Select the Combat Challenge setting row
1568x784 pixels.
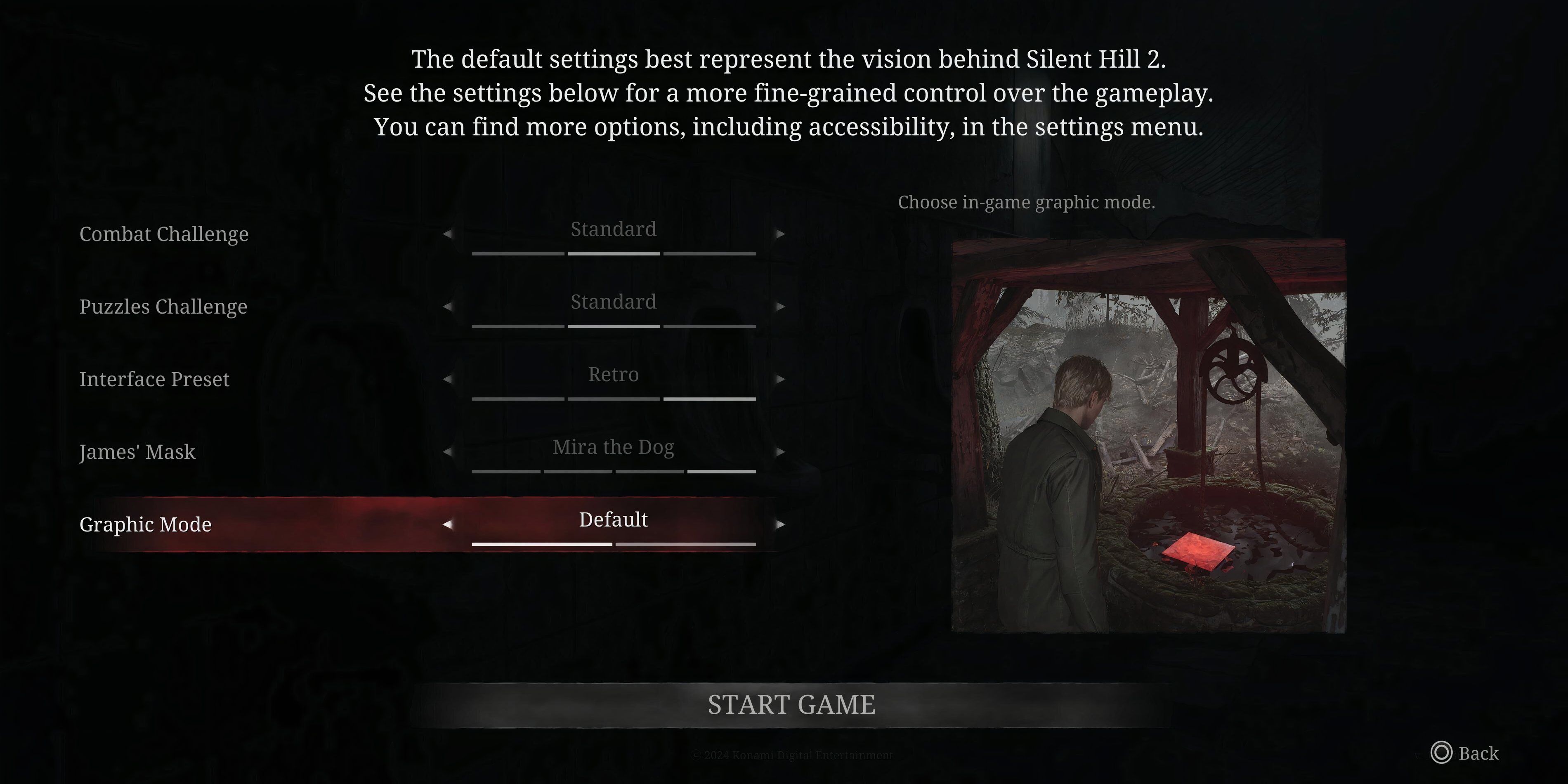pyautogui.click(x=164, y=234)
